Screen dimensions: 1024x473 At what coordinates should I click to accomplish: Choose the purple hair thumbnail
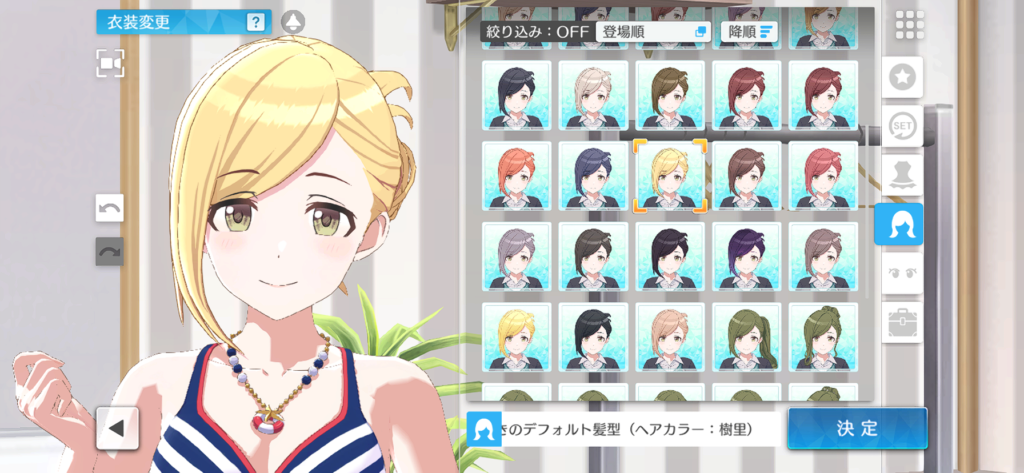pos(746,256)
